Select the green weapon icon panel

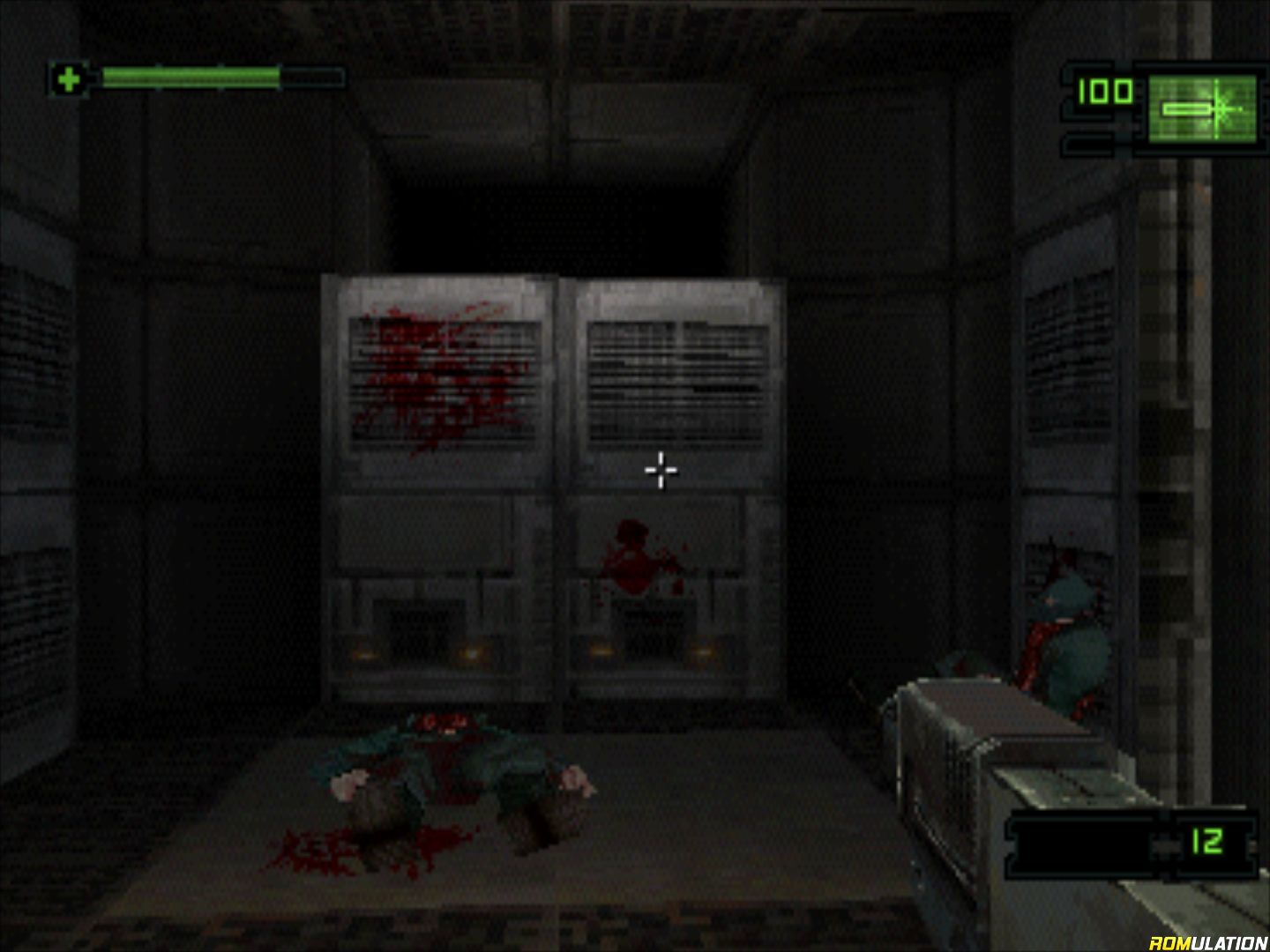click(x=1202, y=108)
